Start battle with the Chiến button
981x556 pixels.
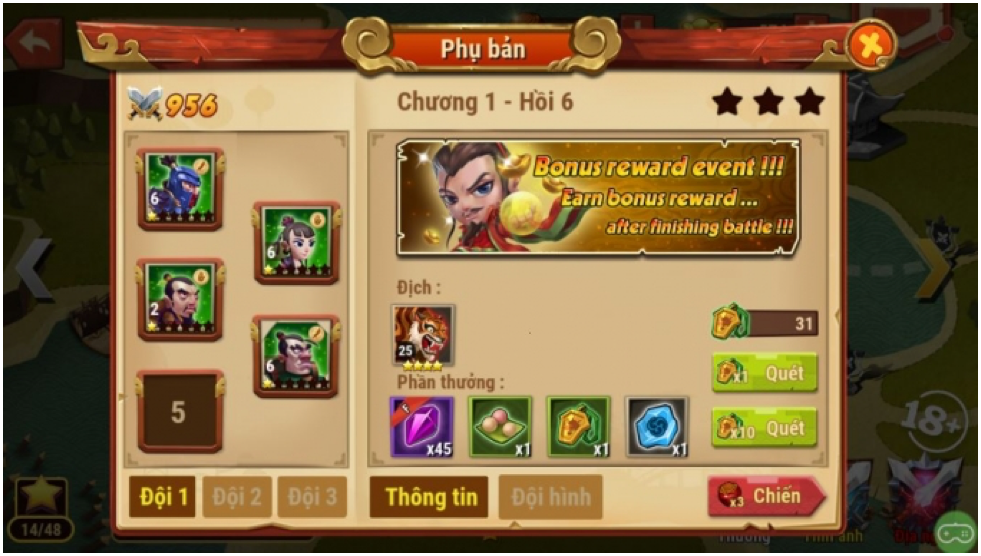(766, 497)
